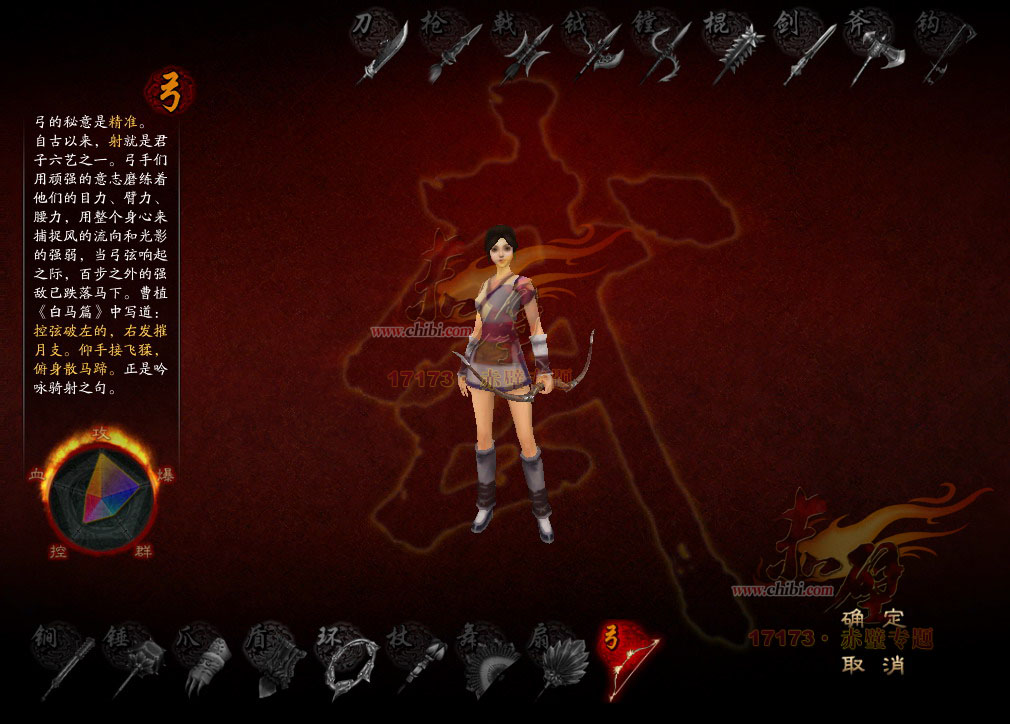The image size is (1010, 724).
Task: Cancel selection with 取消
Action: click(872, 663)
